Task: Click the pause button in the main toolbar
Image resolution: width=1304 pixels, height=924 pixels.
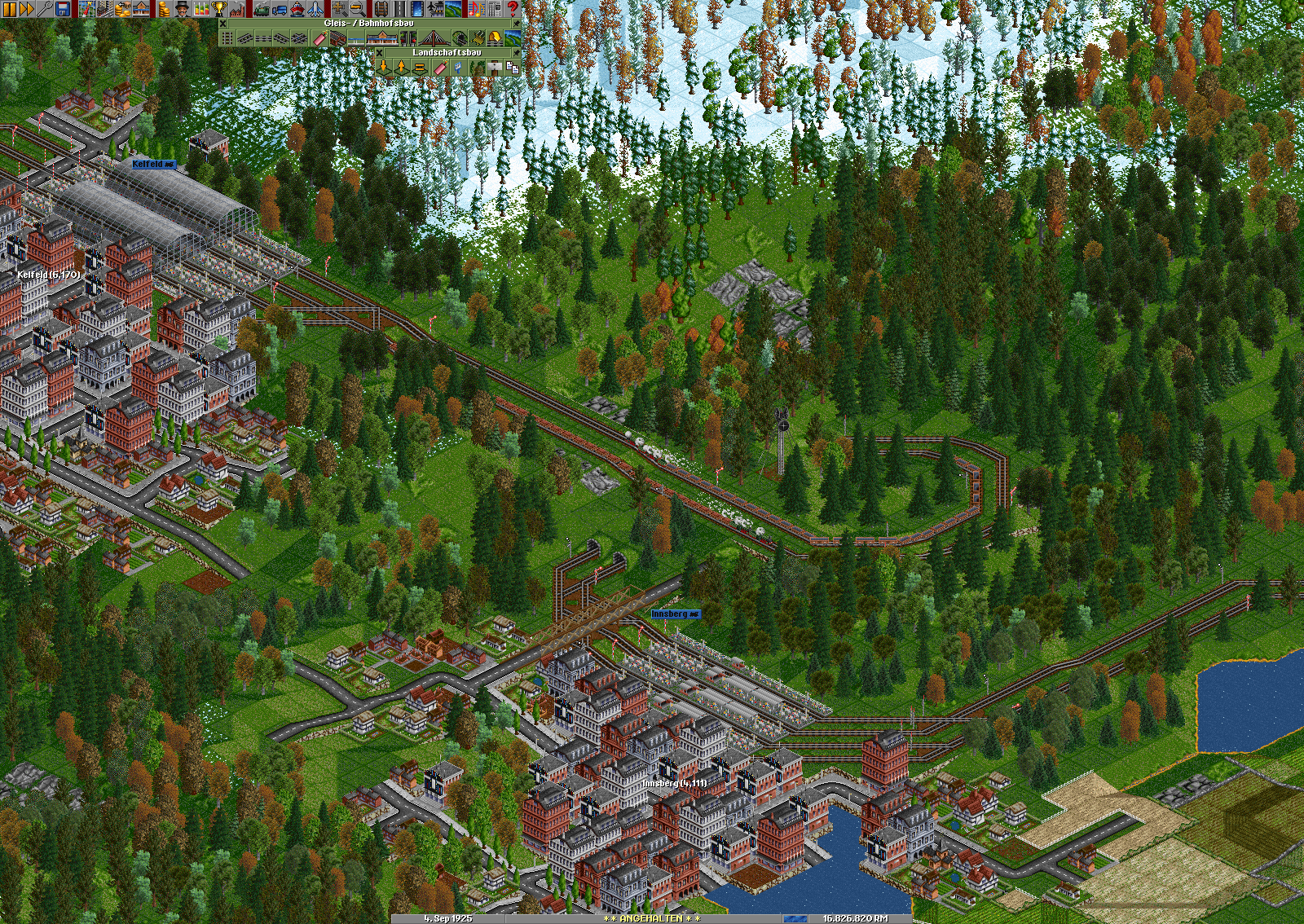Action: pyautogui.click(x=10, y=9)
